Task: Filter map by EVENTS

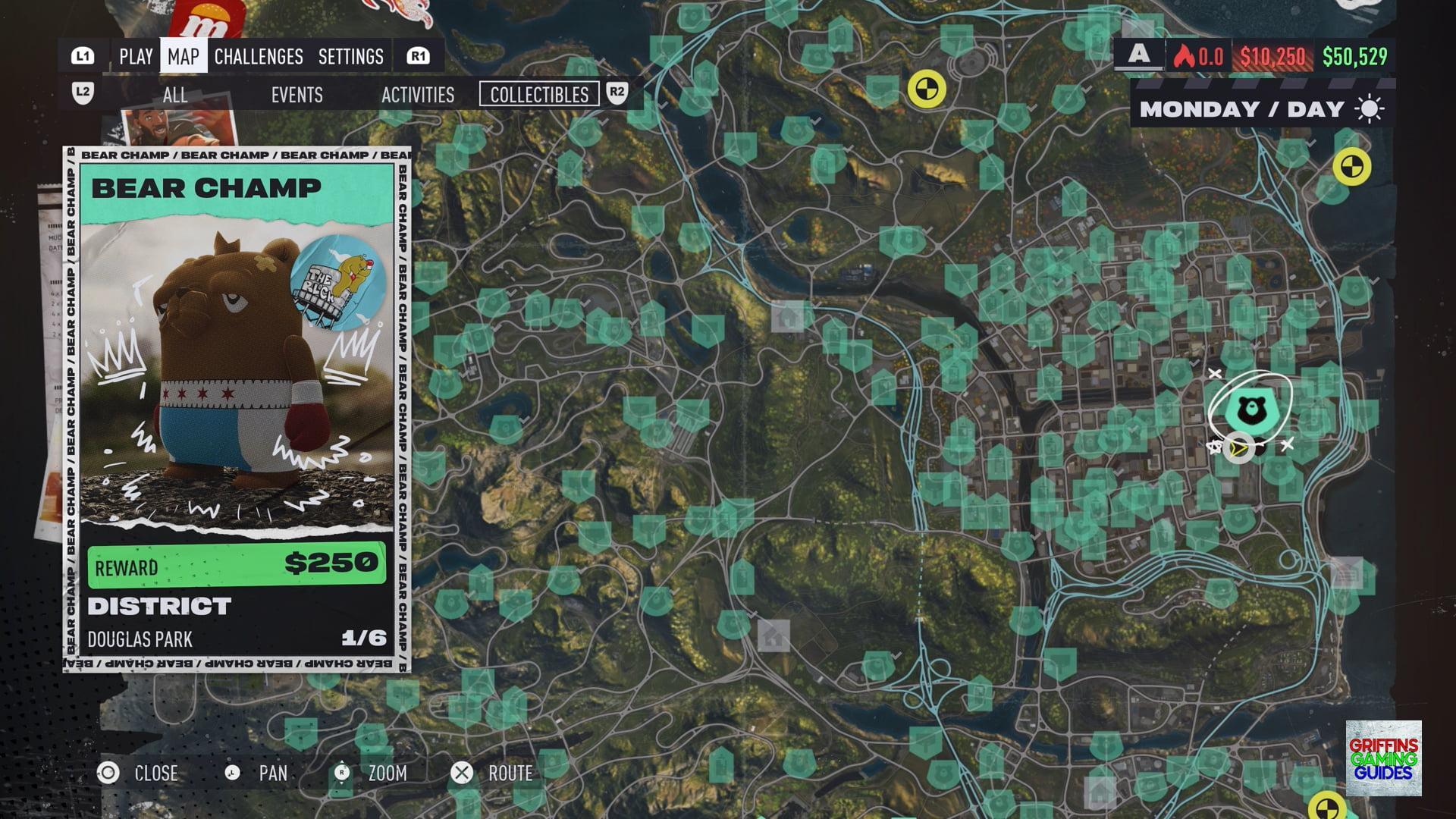Action: coord(297,95)
